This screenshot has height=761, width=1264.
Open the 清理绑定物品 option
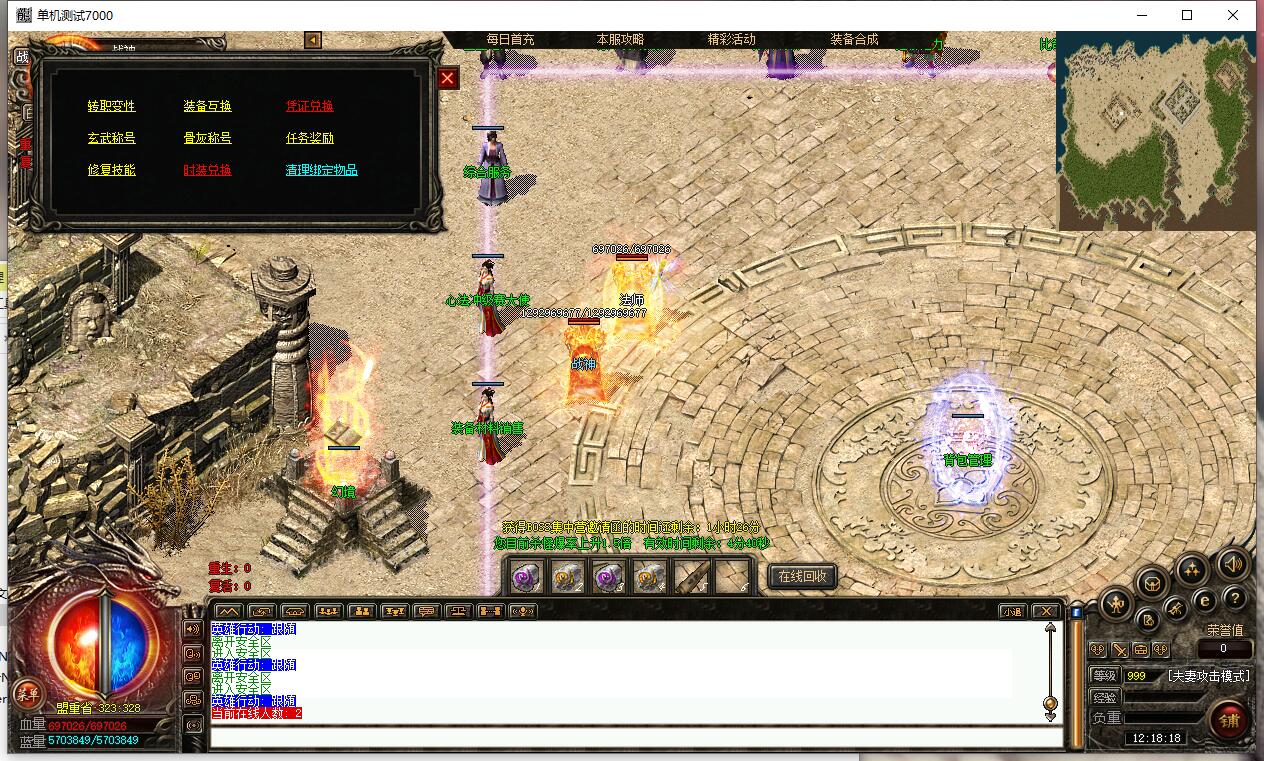(x=321, y=170)
